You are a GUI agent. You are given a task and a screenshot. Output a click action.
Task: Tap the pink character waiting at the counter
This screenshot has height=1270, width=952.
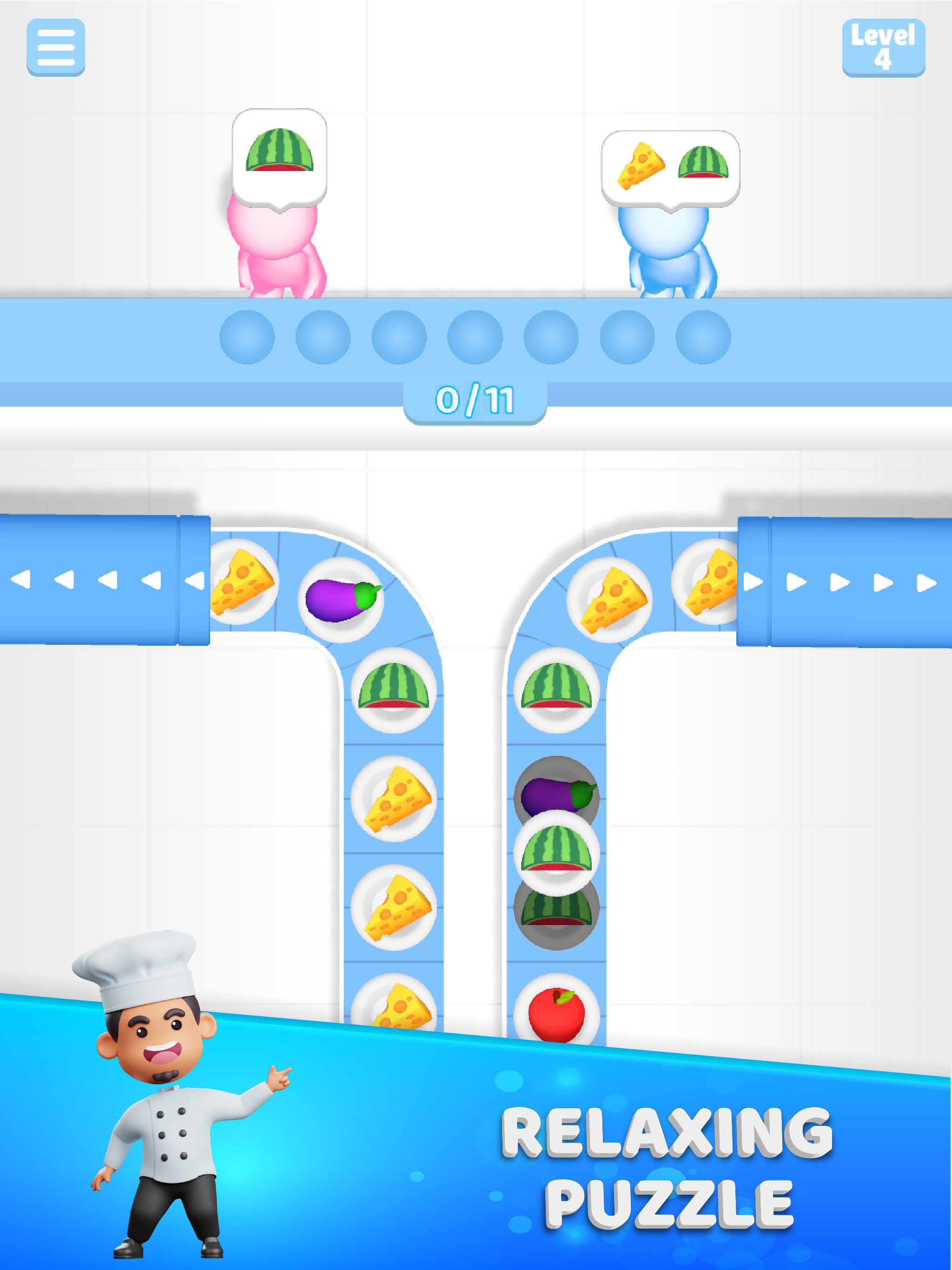[276, 252]
